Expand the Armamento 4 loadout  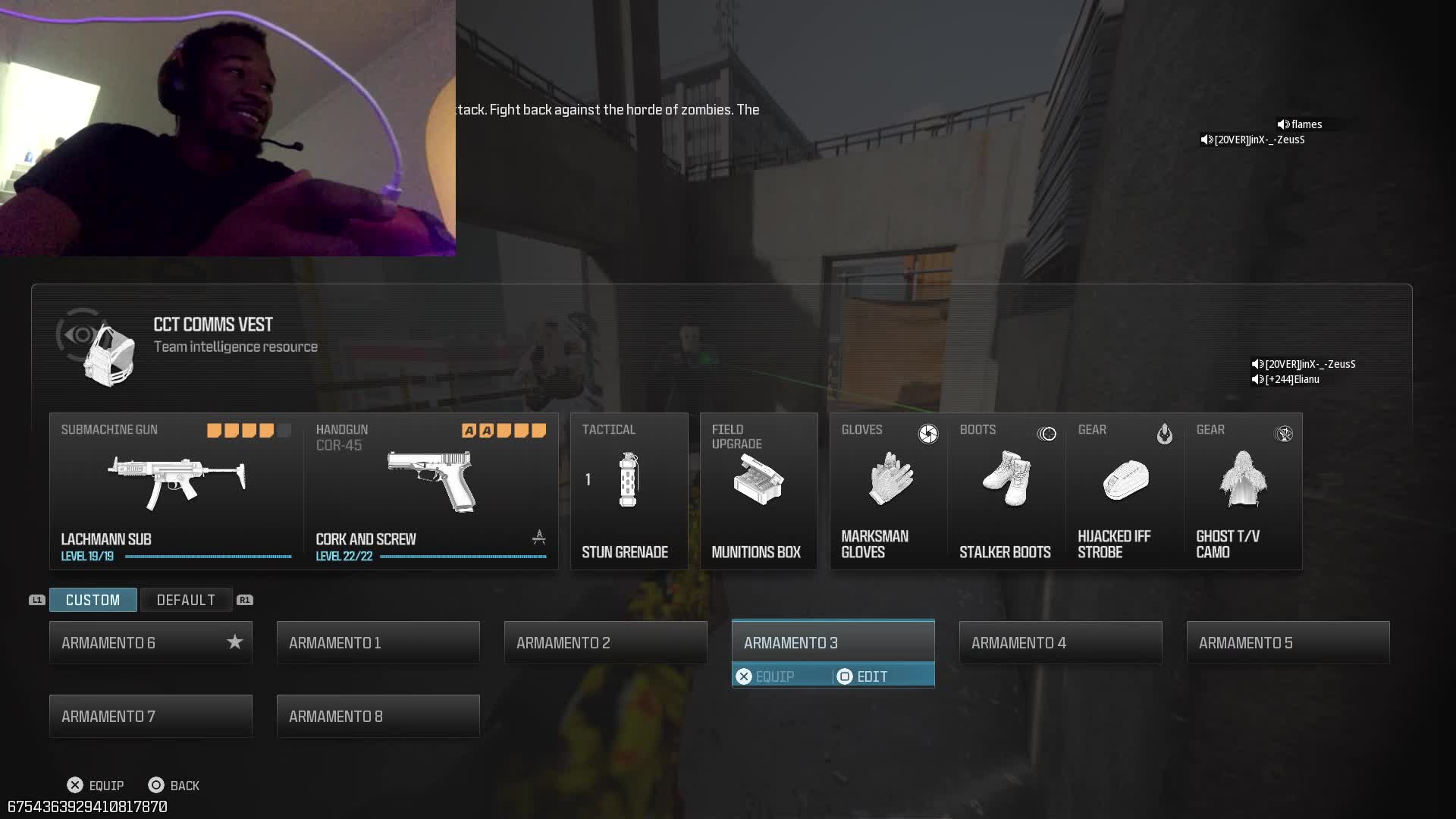[1060, 642]
